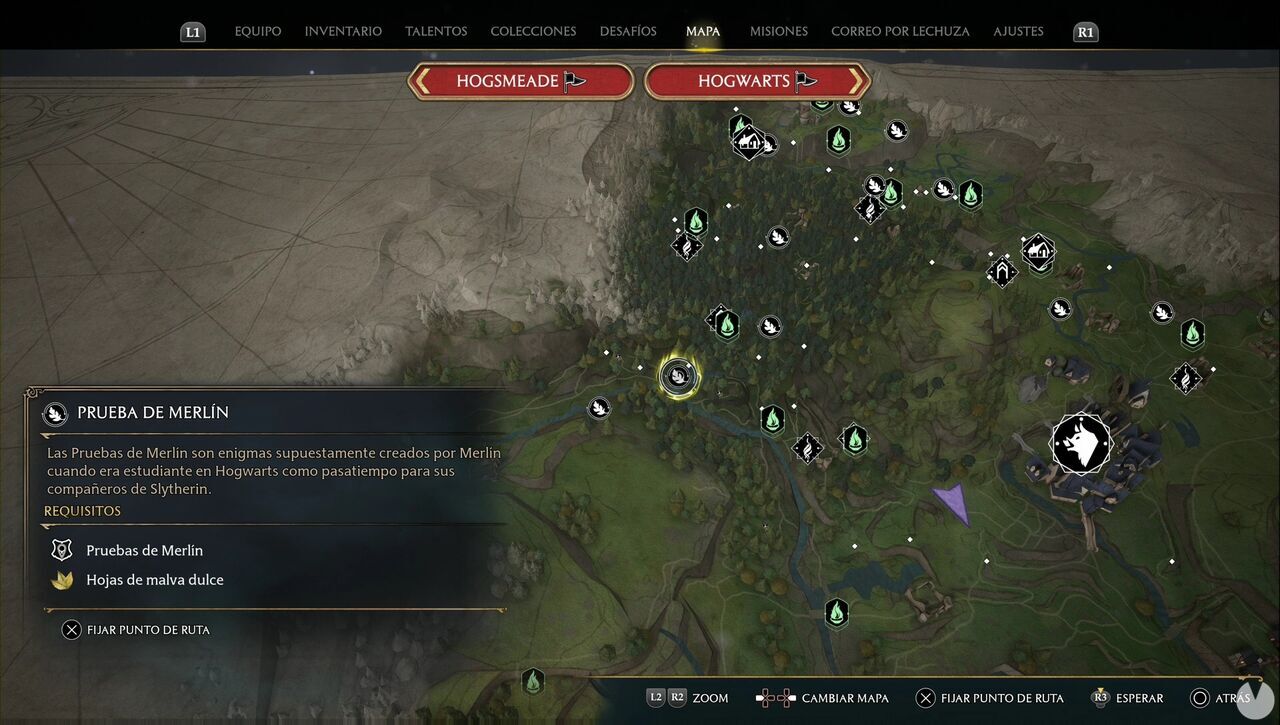Switch to the HOGWARTS map tab
Image resolution: width=1280 pixels, height=725 pixels.
(x=756, y=81)
